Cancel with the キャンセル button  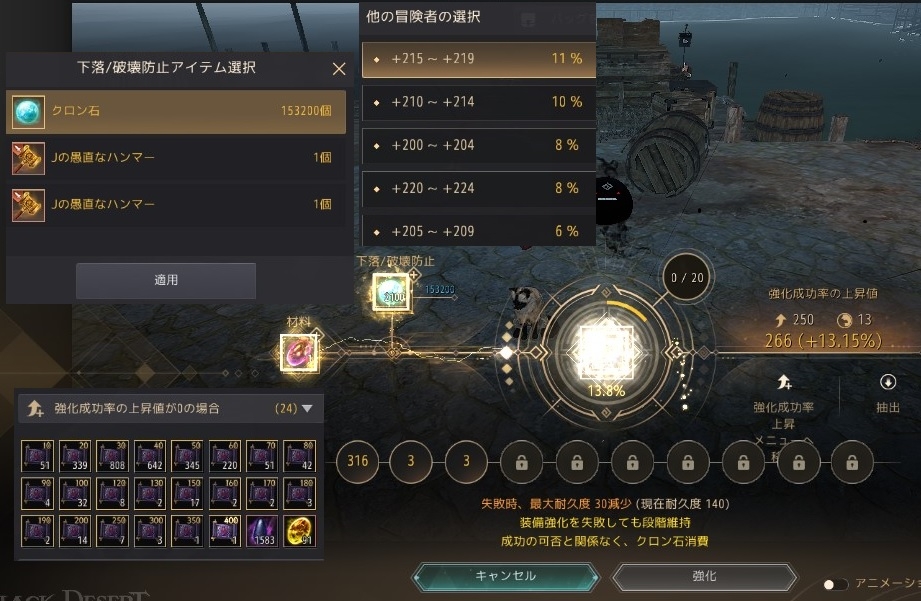[505, 576]
